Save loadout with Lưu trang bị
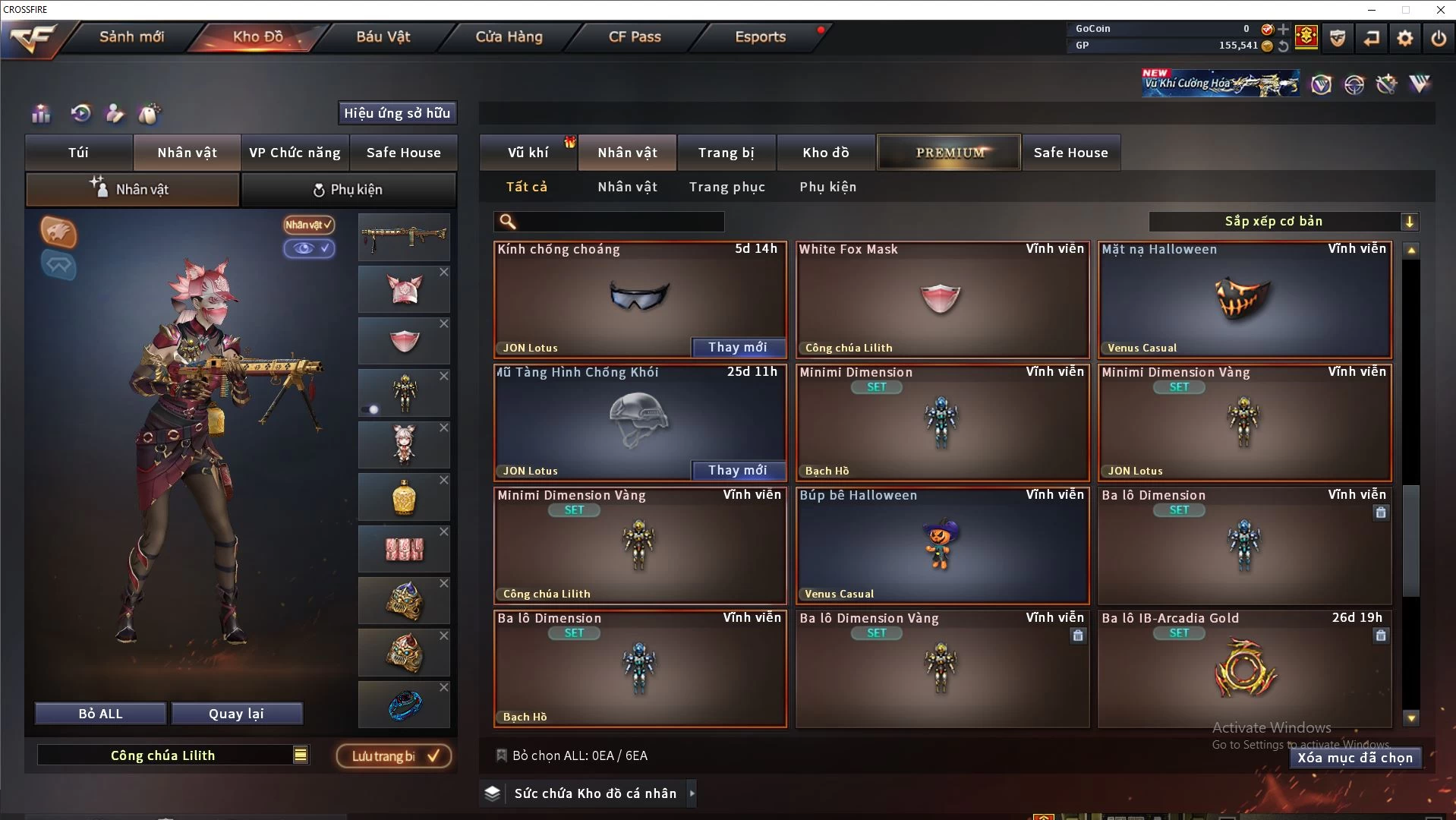 (x=394, y=756)
